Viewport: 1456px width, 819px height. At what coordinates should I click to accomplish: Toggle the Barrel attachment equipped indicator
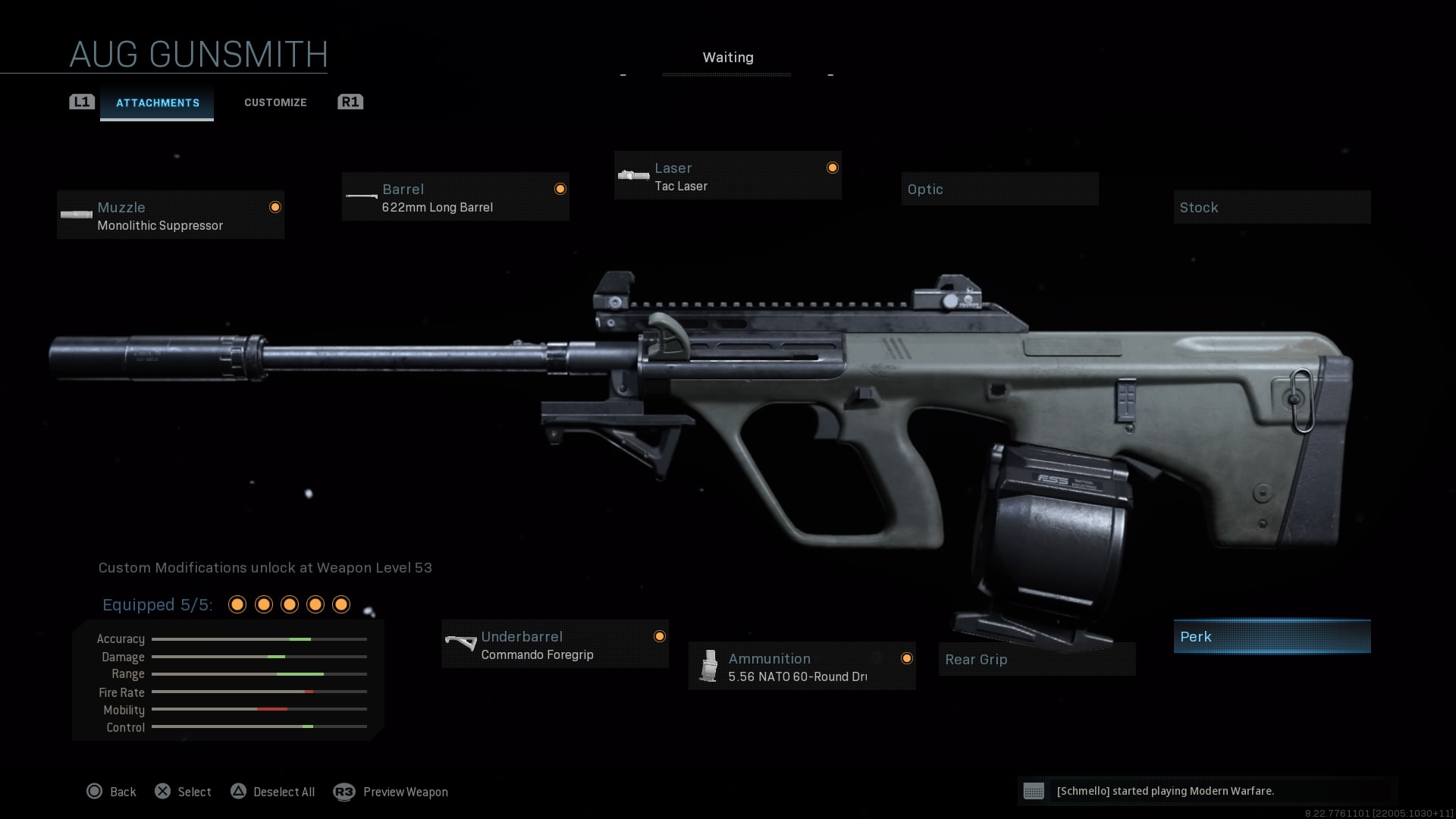[x=560, y=189]
